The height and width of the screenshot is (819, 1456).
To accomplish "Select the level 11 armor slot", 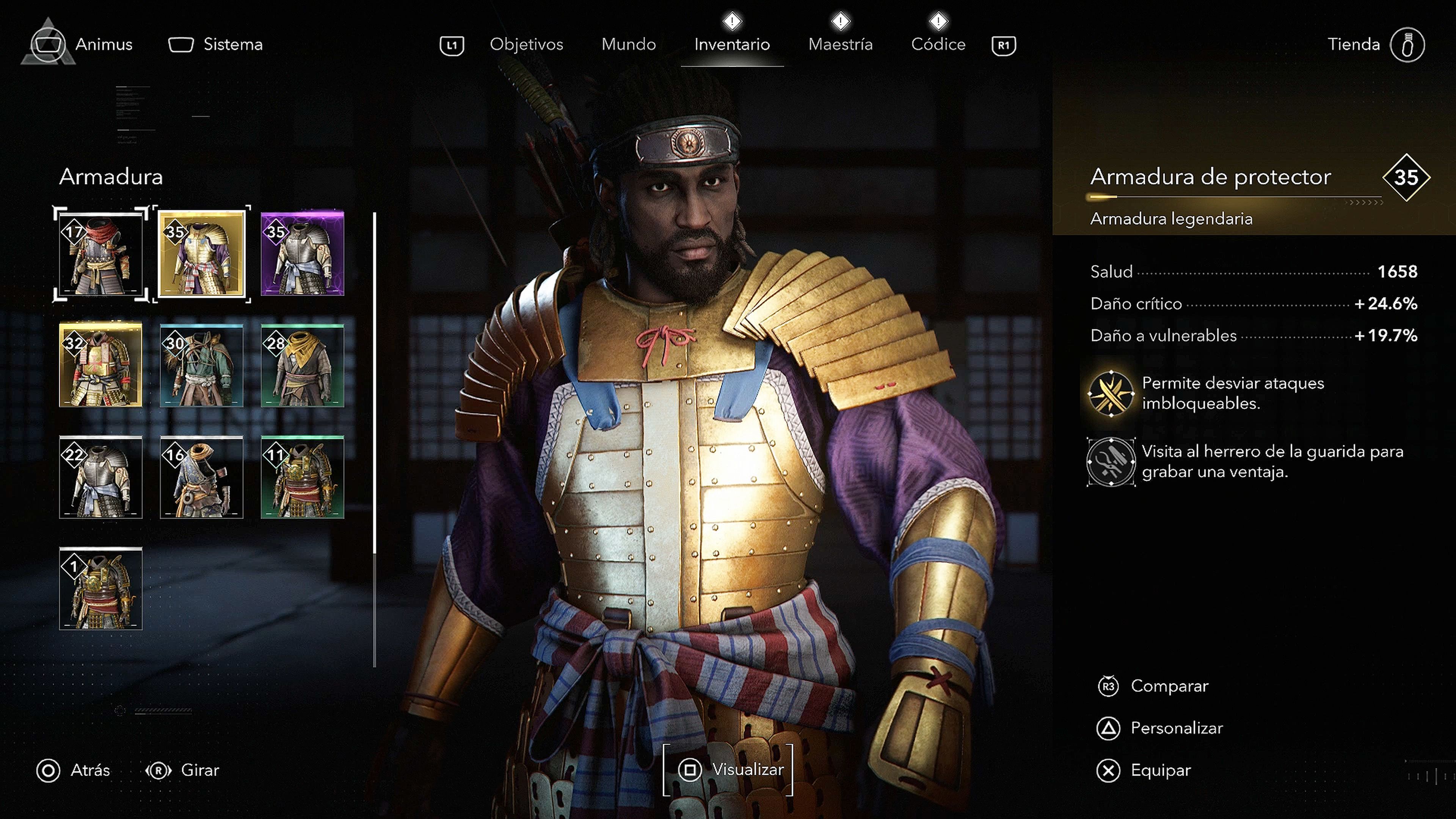I will click(303, 477).
